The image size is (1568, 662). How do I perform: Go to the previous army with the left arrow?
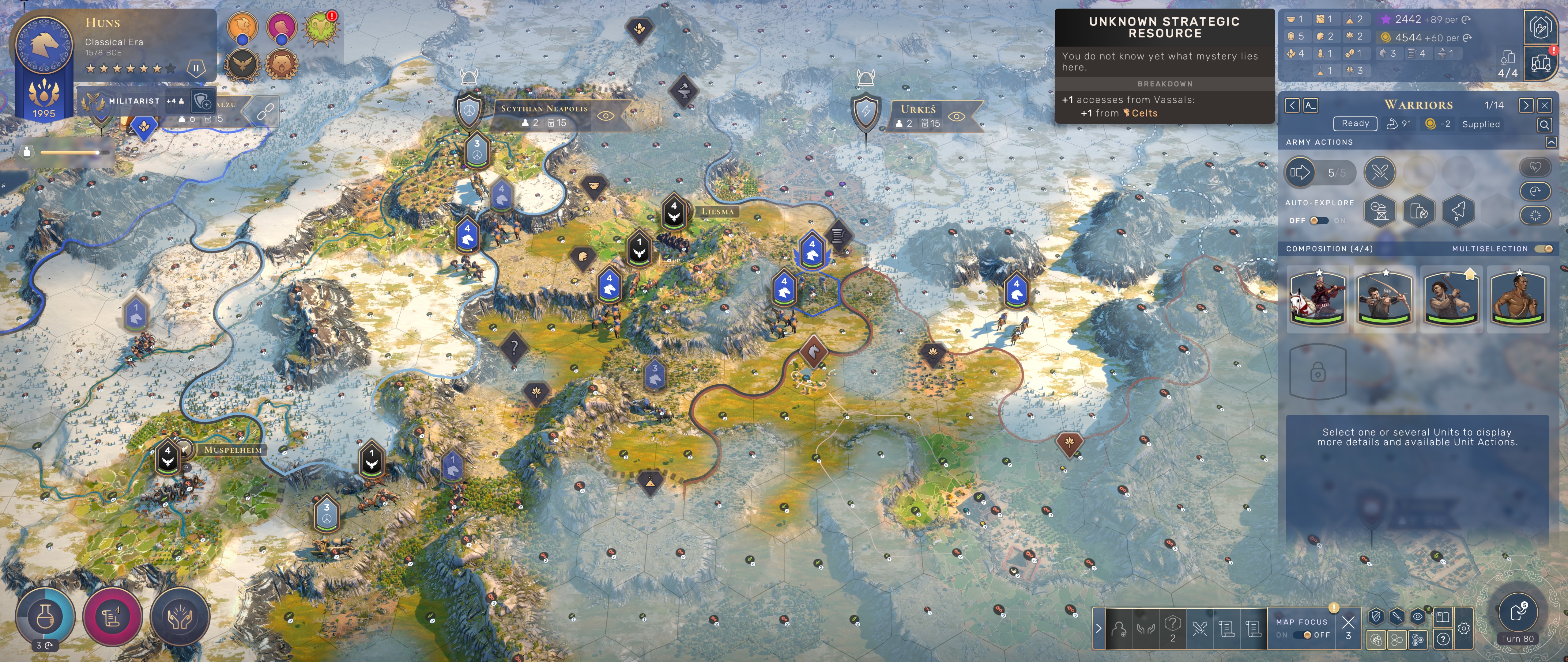(1292, 105)
